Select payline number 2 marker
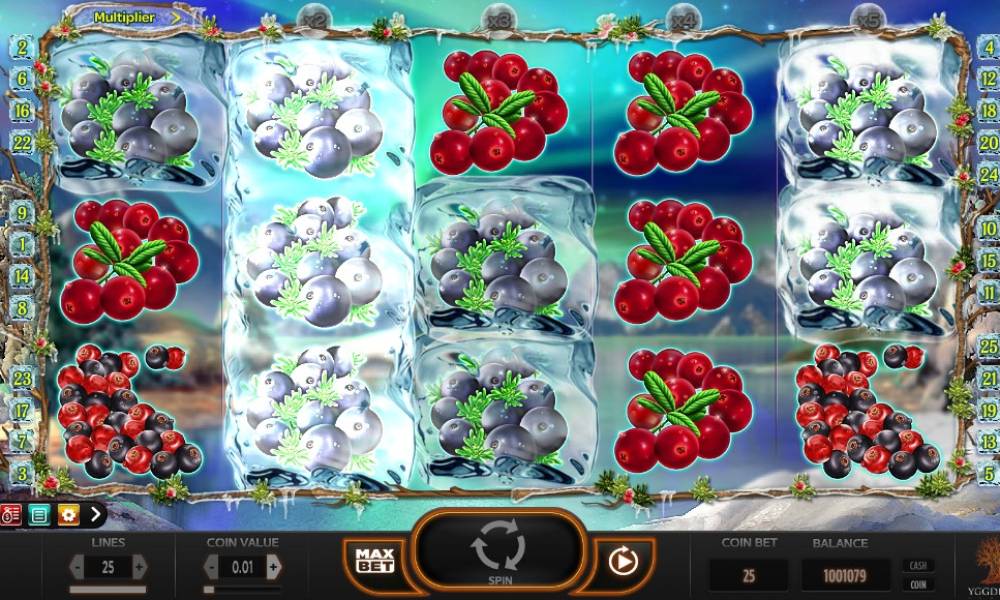 pyautogui.click(x=21, y=46)
